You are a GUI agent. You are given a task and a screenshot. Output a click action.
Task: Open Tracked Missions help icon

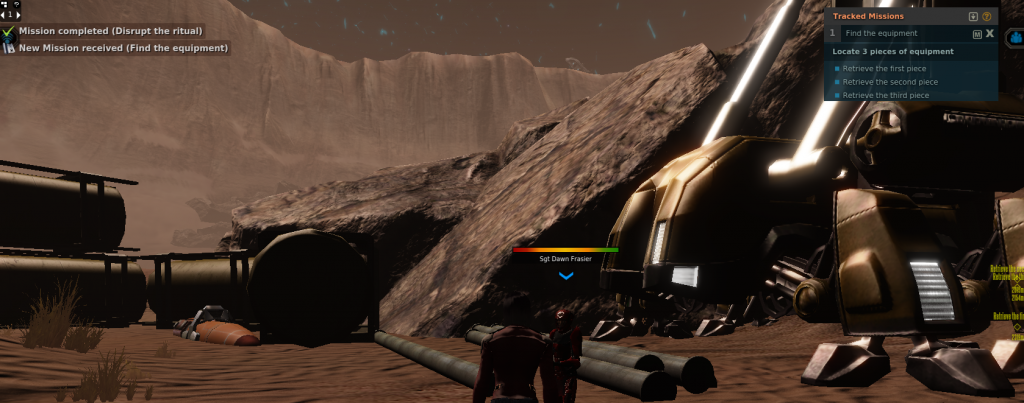[x=987, y=16]
